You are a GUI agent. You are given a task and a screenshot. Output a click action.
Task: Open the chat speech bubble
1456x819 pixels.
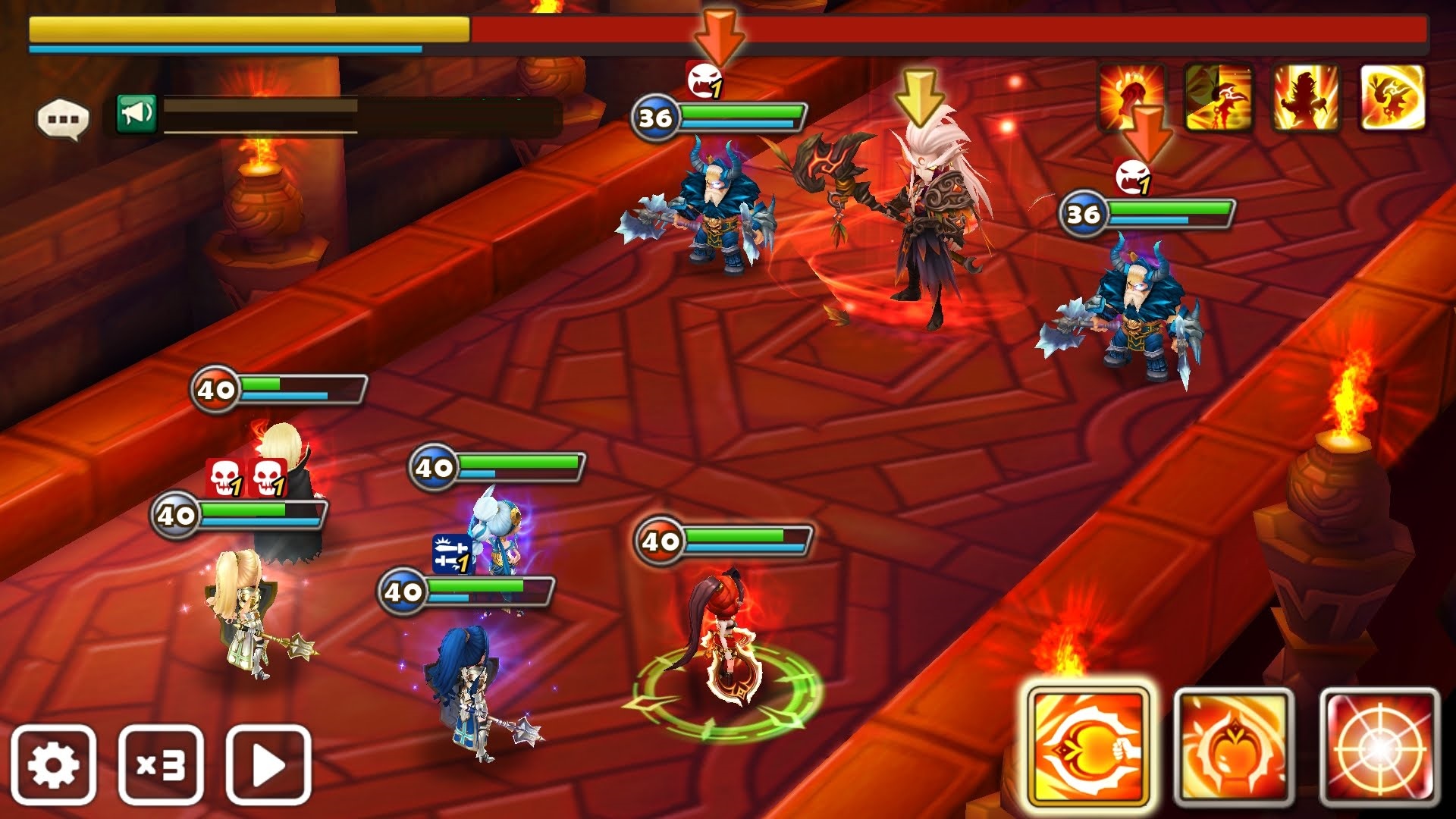[x=63, y=119]
